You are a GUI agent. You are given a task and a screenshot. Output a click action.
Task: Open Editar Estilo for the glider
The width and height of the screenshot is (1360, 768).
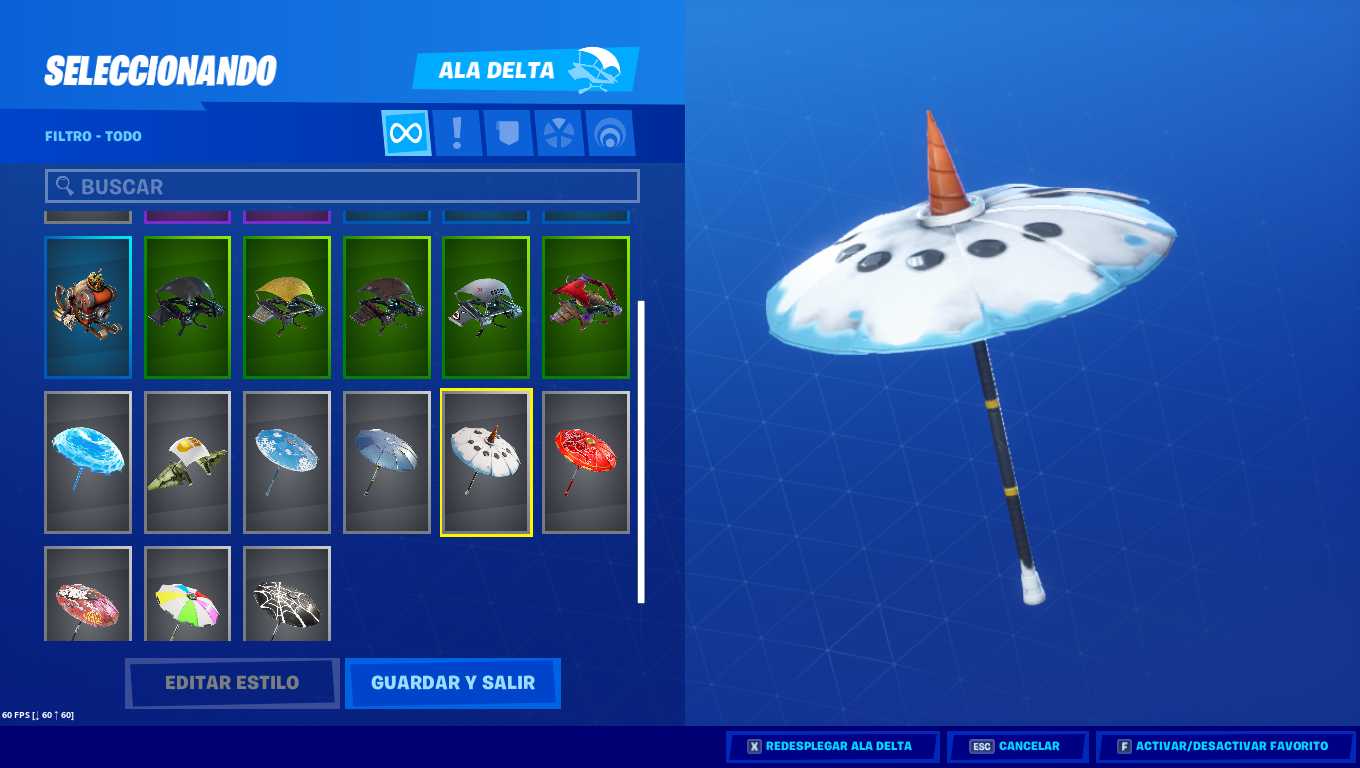(232, 683)
